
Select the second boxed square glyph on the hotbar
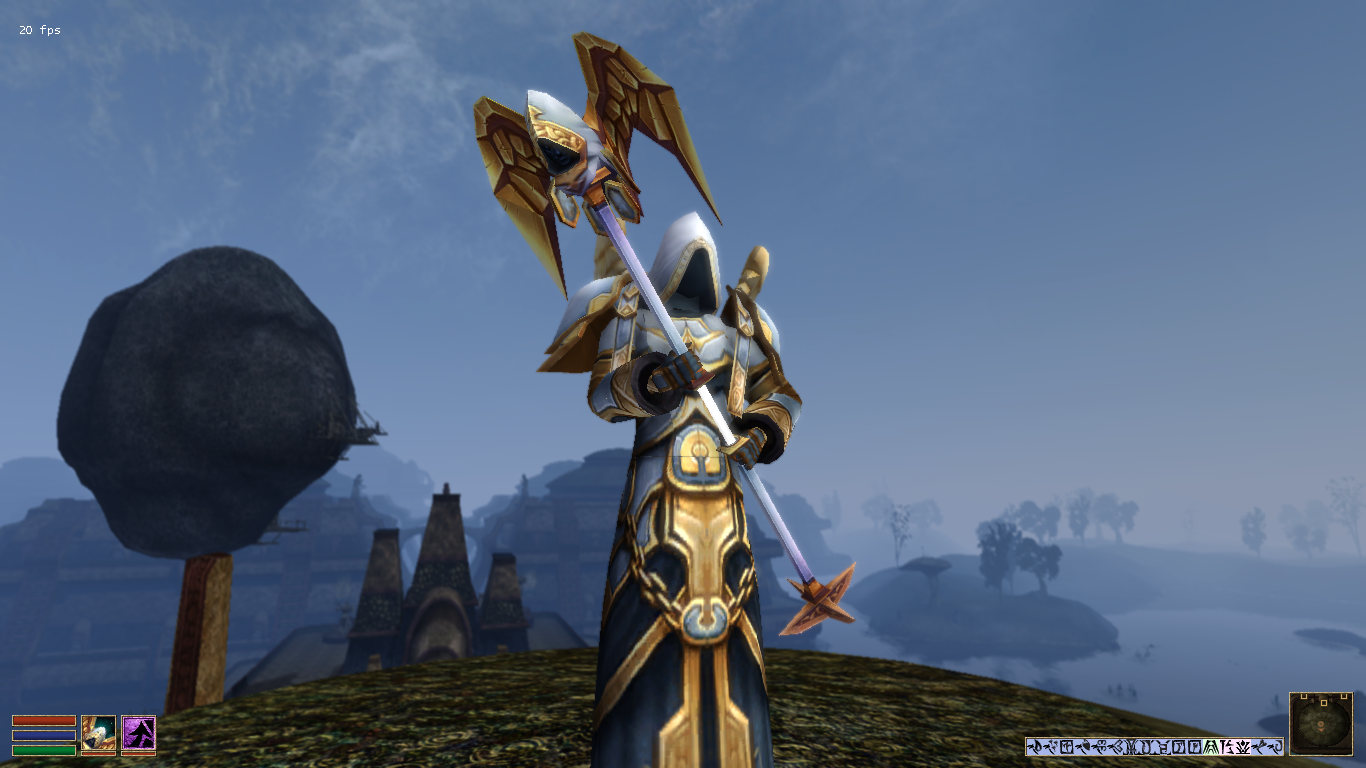[1195, 747]
